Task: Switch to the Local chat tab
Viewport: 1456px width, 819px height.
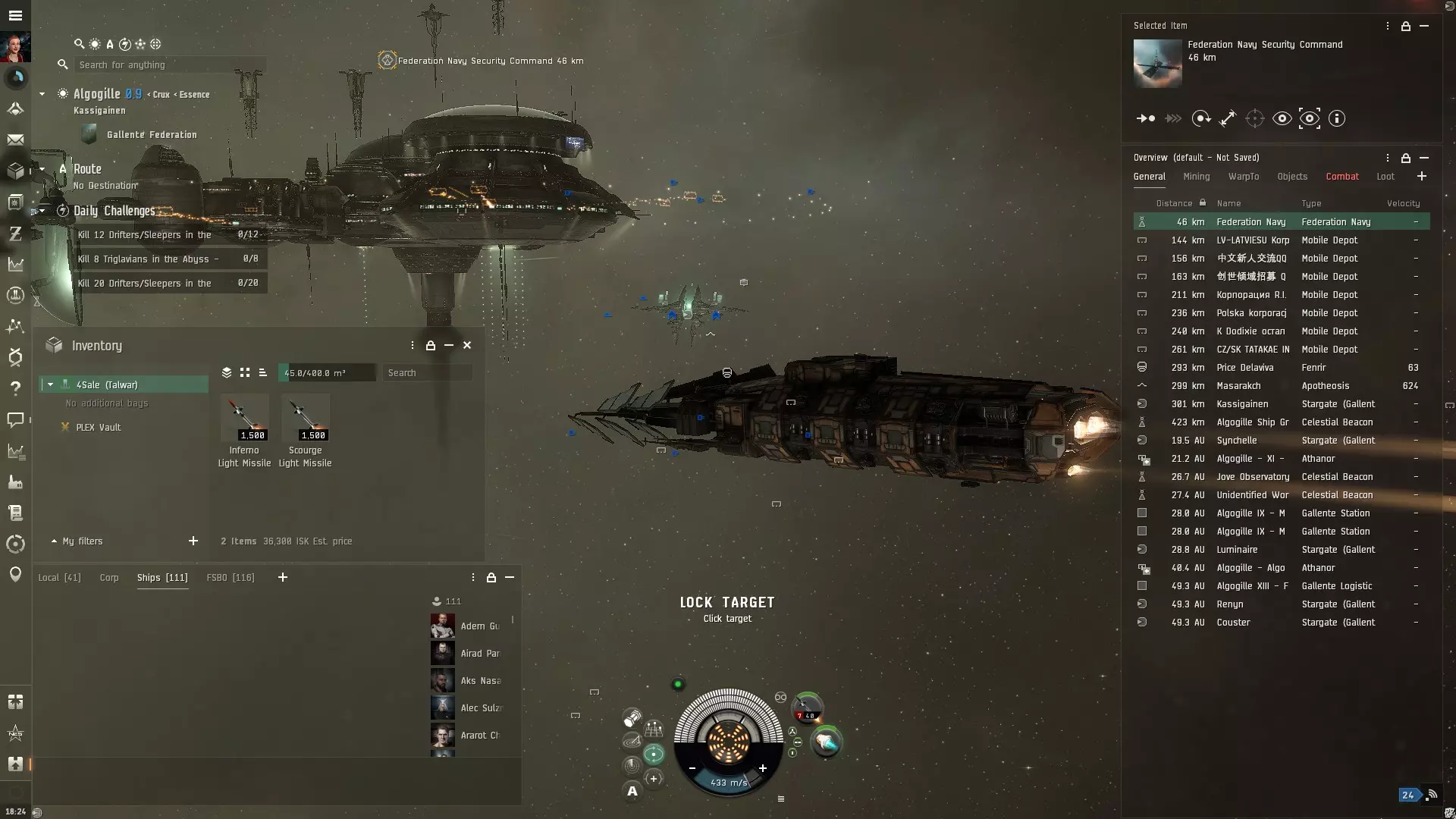Action: point(59,578)
